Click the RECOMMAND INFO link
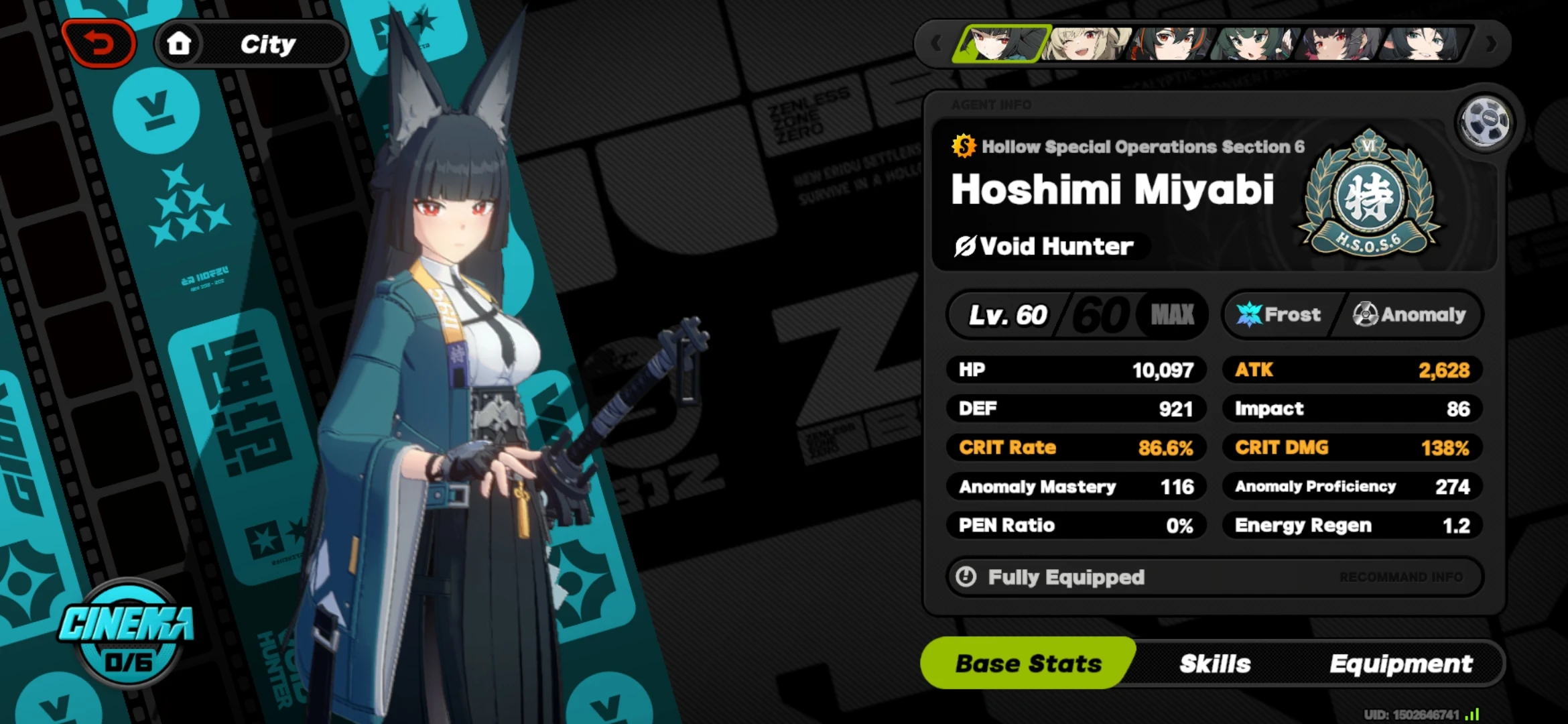 1404,577
